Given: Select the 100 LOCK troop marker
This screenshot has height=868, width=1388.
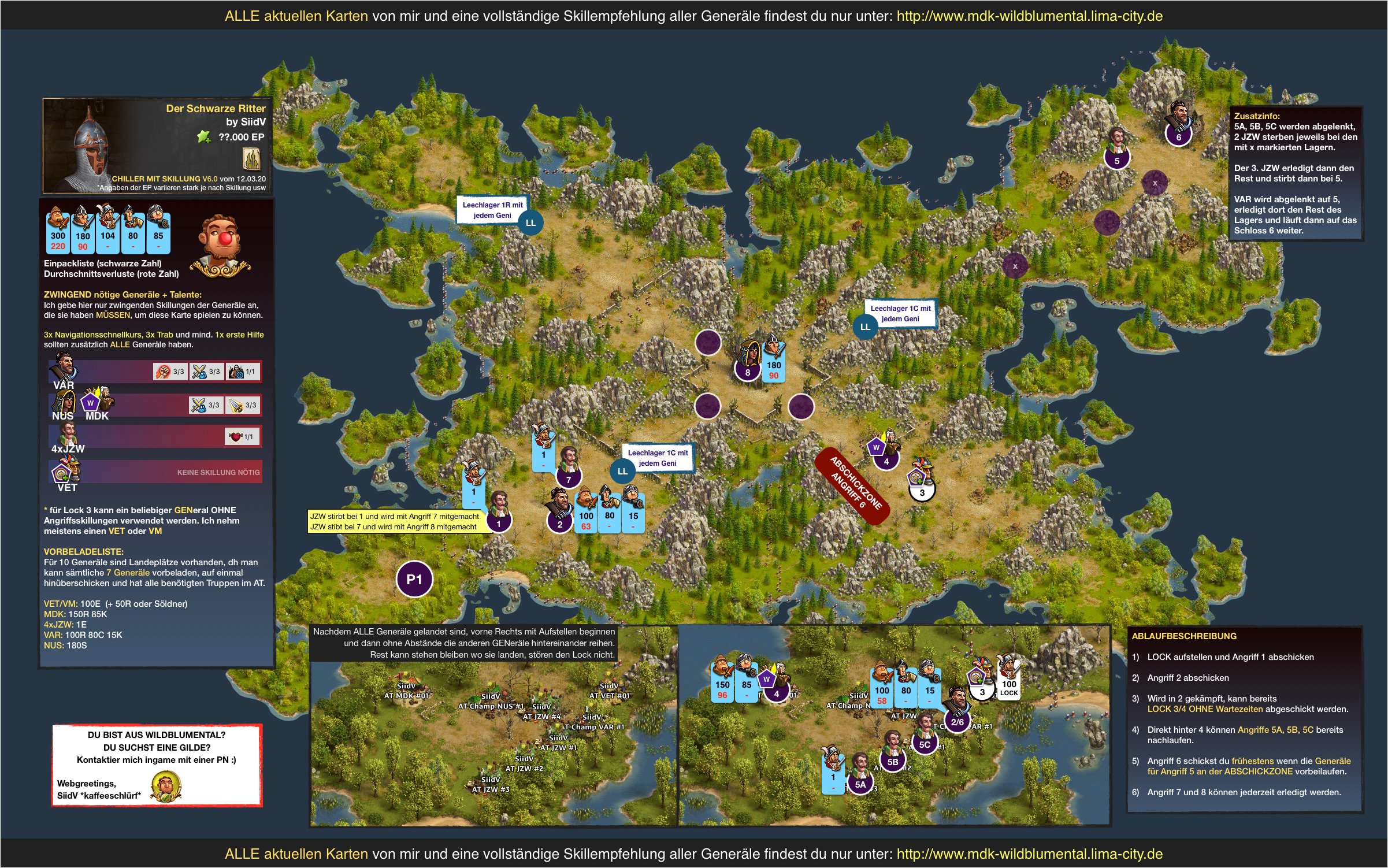Looking at the screenshot, I should (1009, 688).
